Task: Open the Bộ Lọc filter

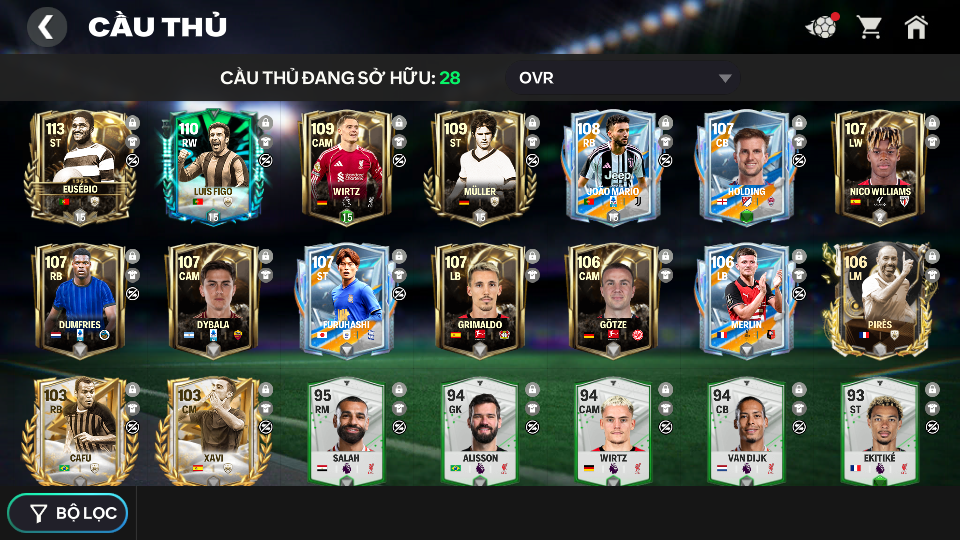Action: 68,513
